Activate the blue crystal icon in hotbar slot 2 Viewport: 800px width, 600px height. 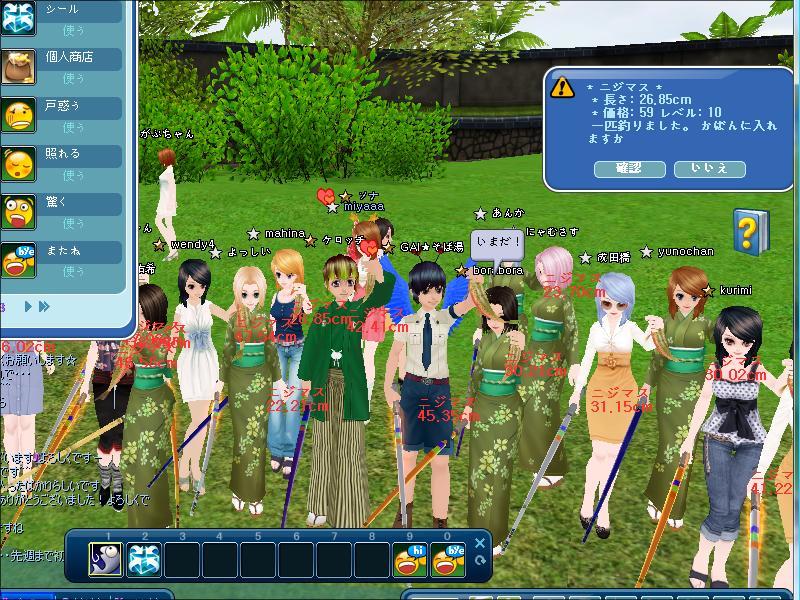[x=144, y=560]
